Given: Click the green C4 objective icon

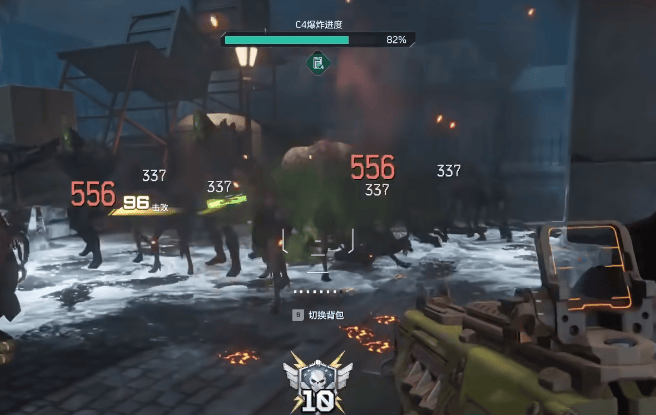Looking at the screenshot, I should 318,63.
